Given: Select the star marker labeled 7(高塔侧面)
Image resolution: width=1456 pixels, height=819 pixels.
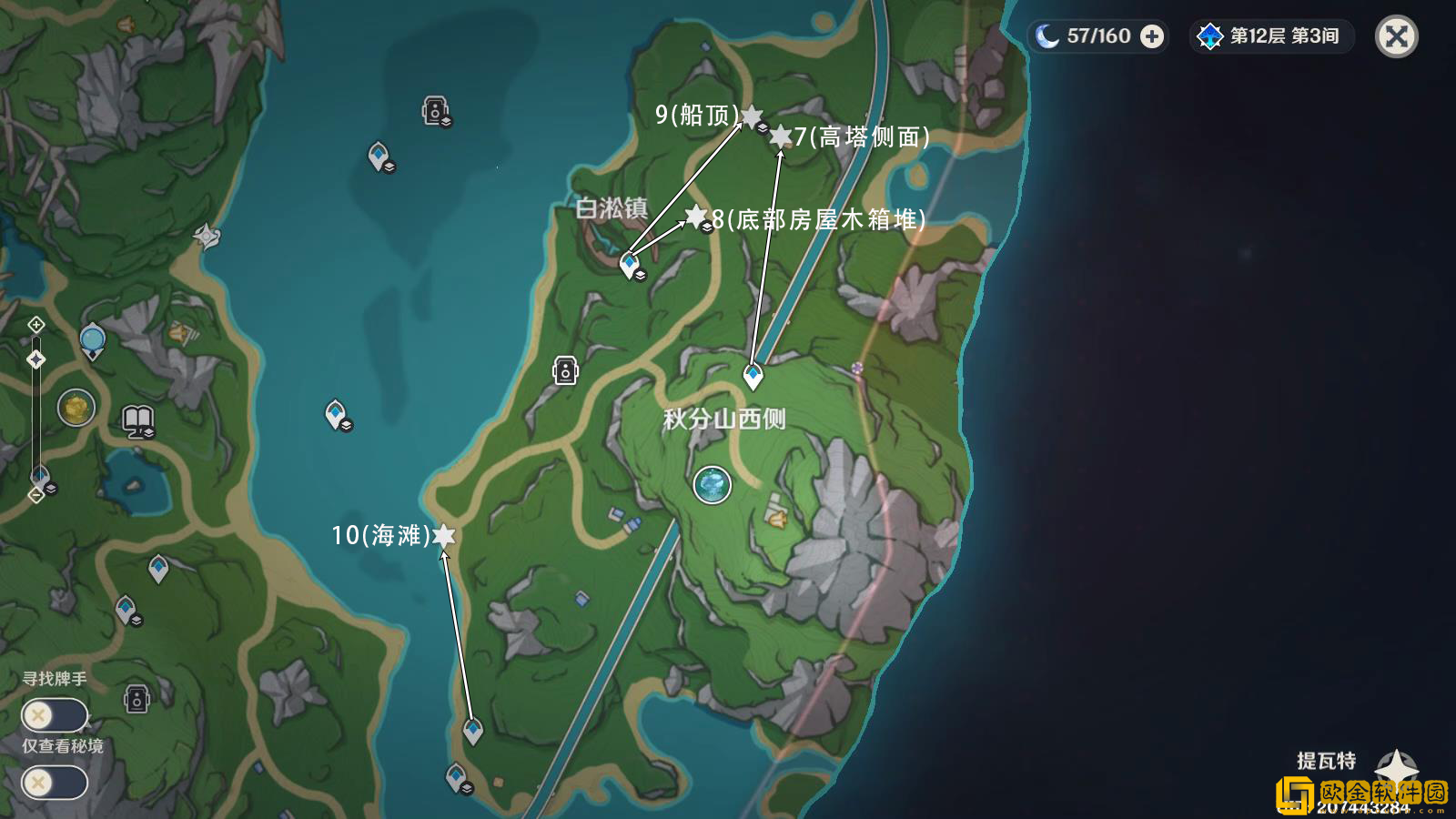Looking at the screenshot, I should coord(780,136).
